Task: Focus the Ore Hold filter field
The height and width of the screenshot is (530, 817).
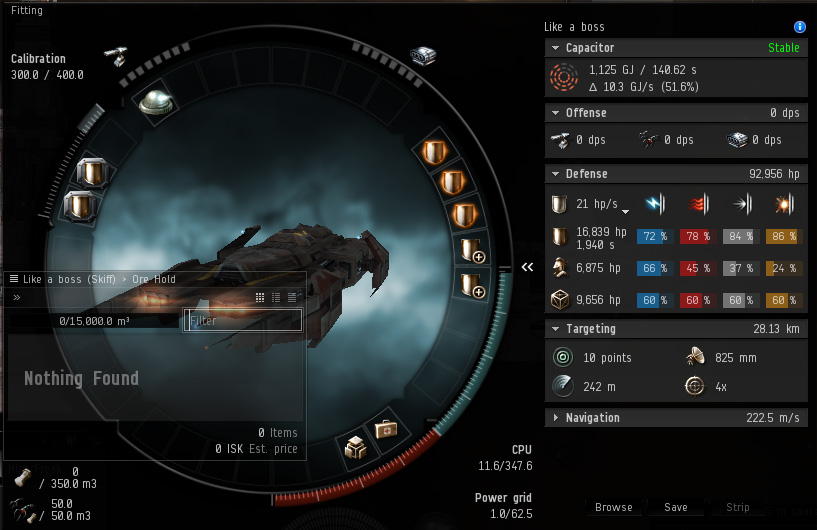Action: pos(243,321)
